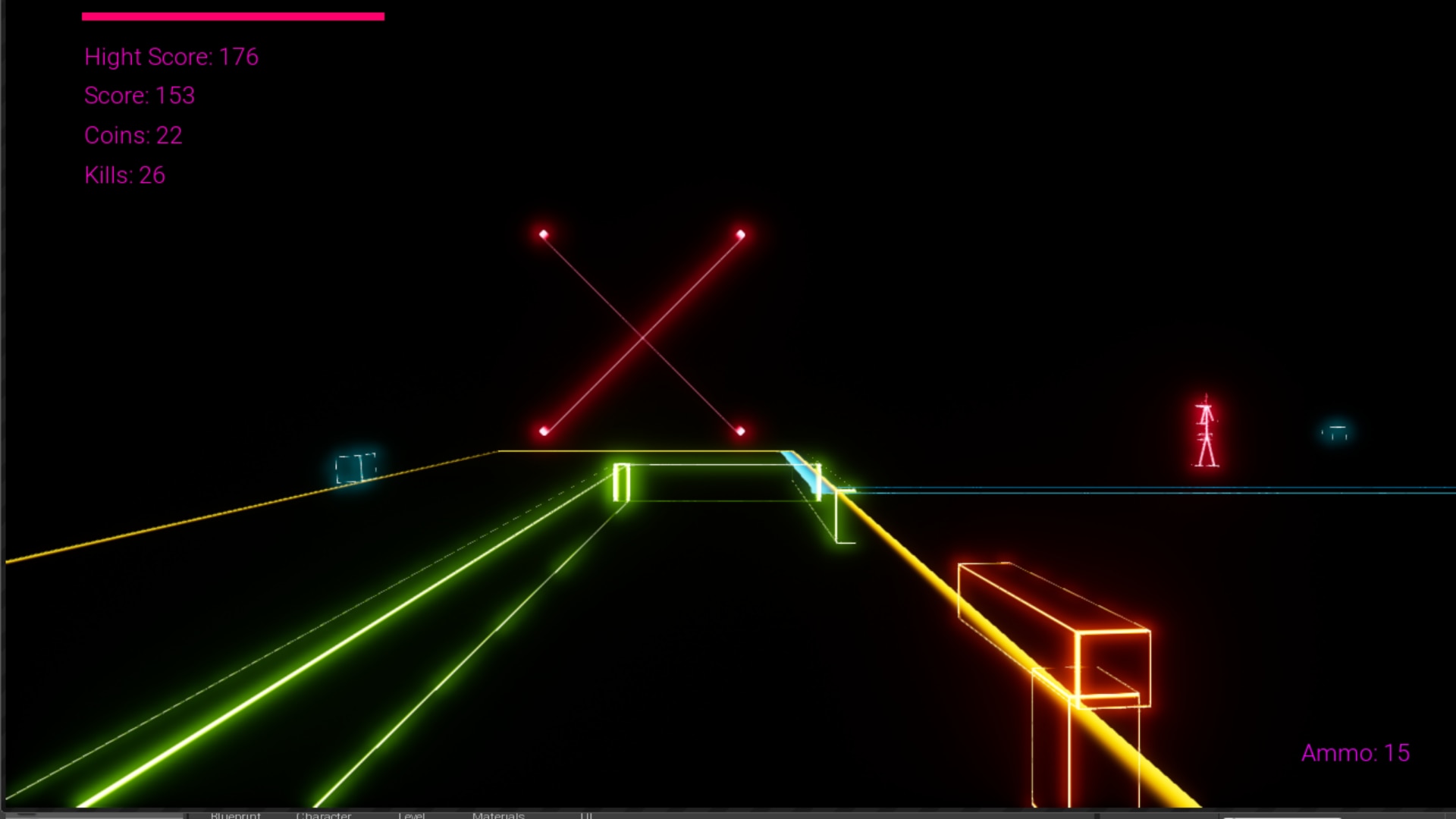
Task: Click the Hight Score: 176 text
Action: tap(171, 57)
